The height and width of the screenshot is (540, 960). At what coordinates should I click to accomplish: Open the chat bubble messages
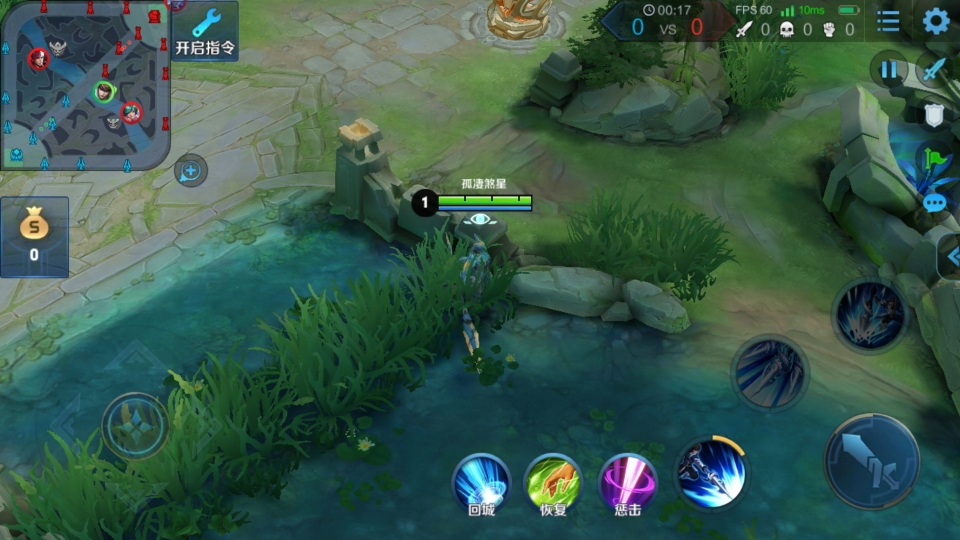(x=935, y=203)
